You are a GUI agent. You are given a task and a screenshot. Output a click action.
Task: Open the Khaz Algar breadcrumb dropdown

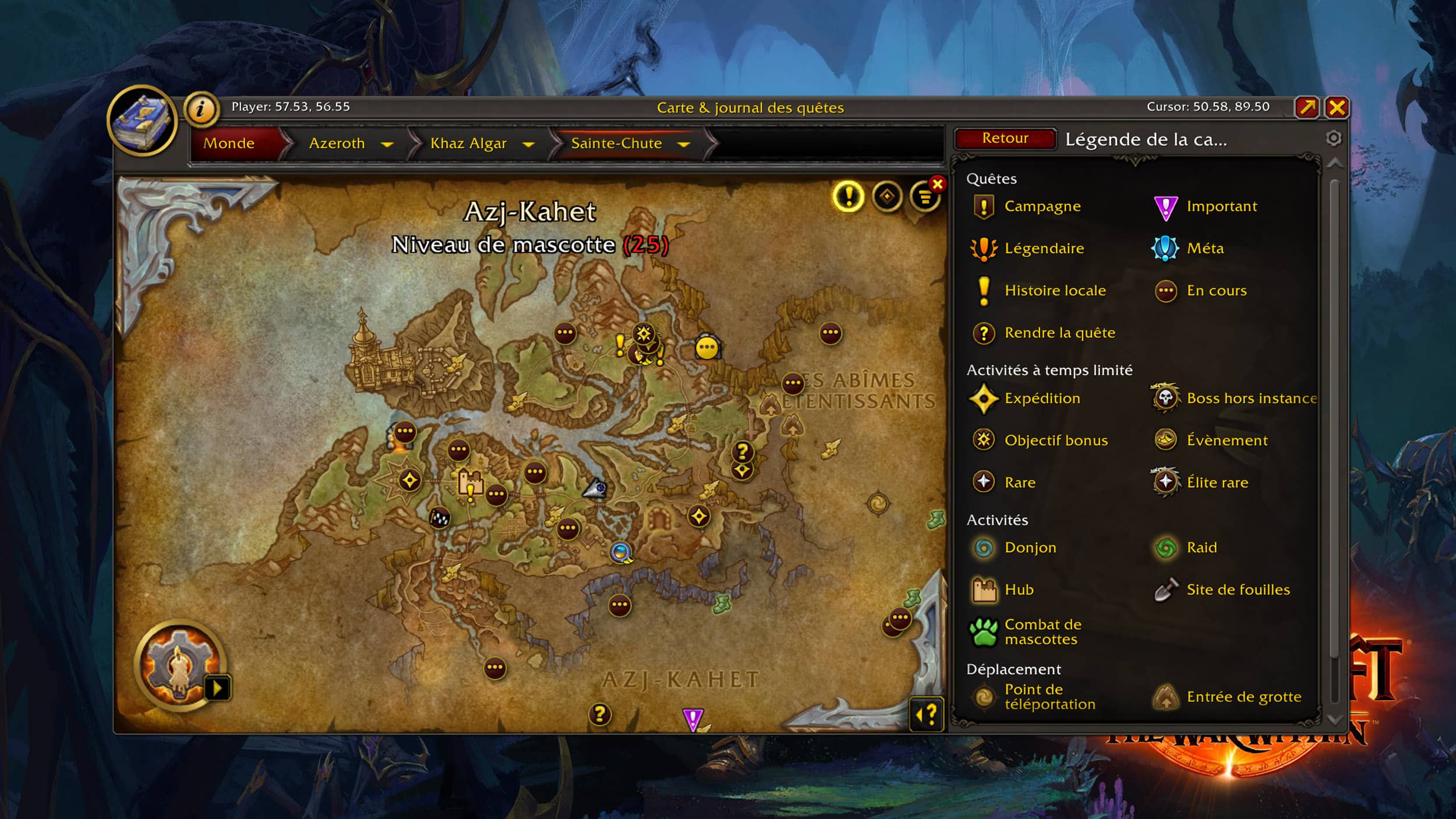click(528, 144)
